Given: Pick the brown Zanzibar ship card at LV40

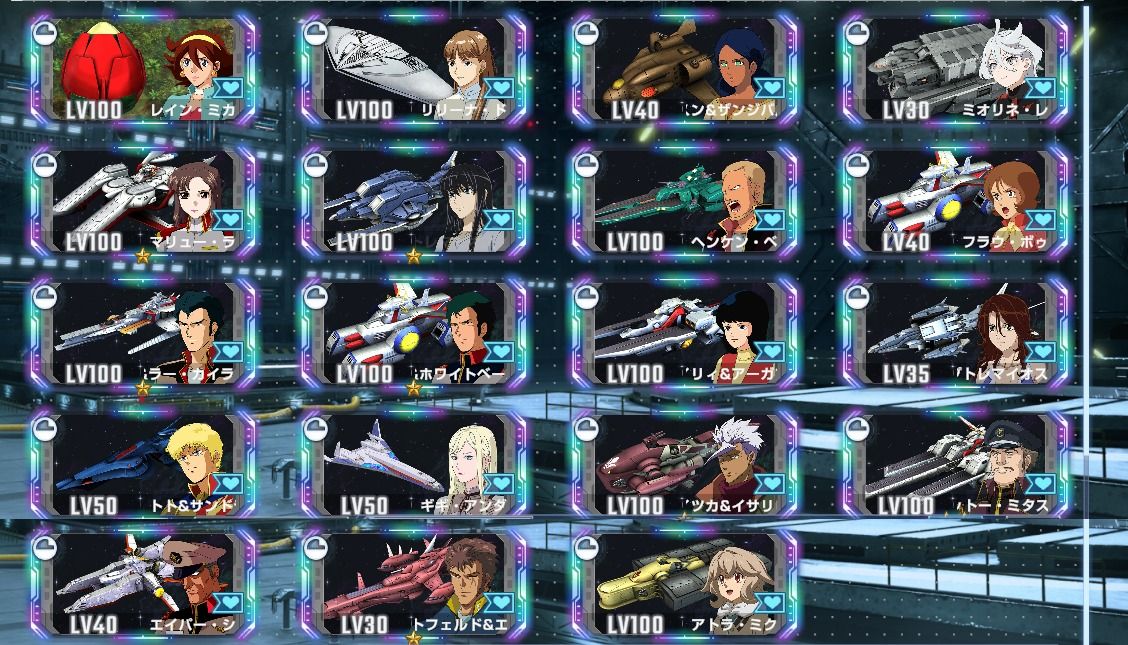Looking at the screenshot, I should pyautogui.click(x=685, y=70).
